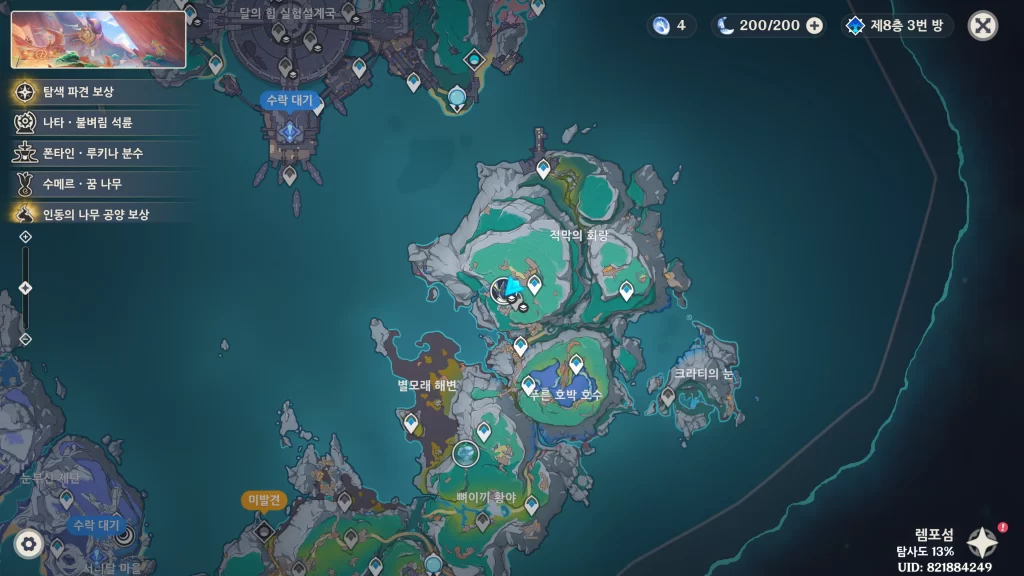Choose 수메르 · 꿈 나무 entry

click(90, 184)
